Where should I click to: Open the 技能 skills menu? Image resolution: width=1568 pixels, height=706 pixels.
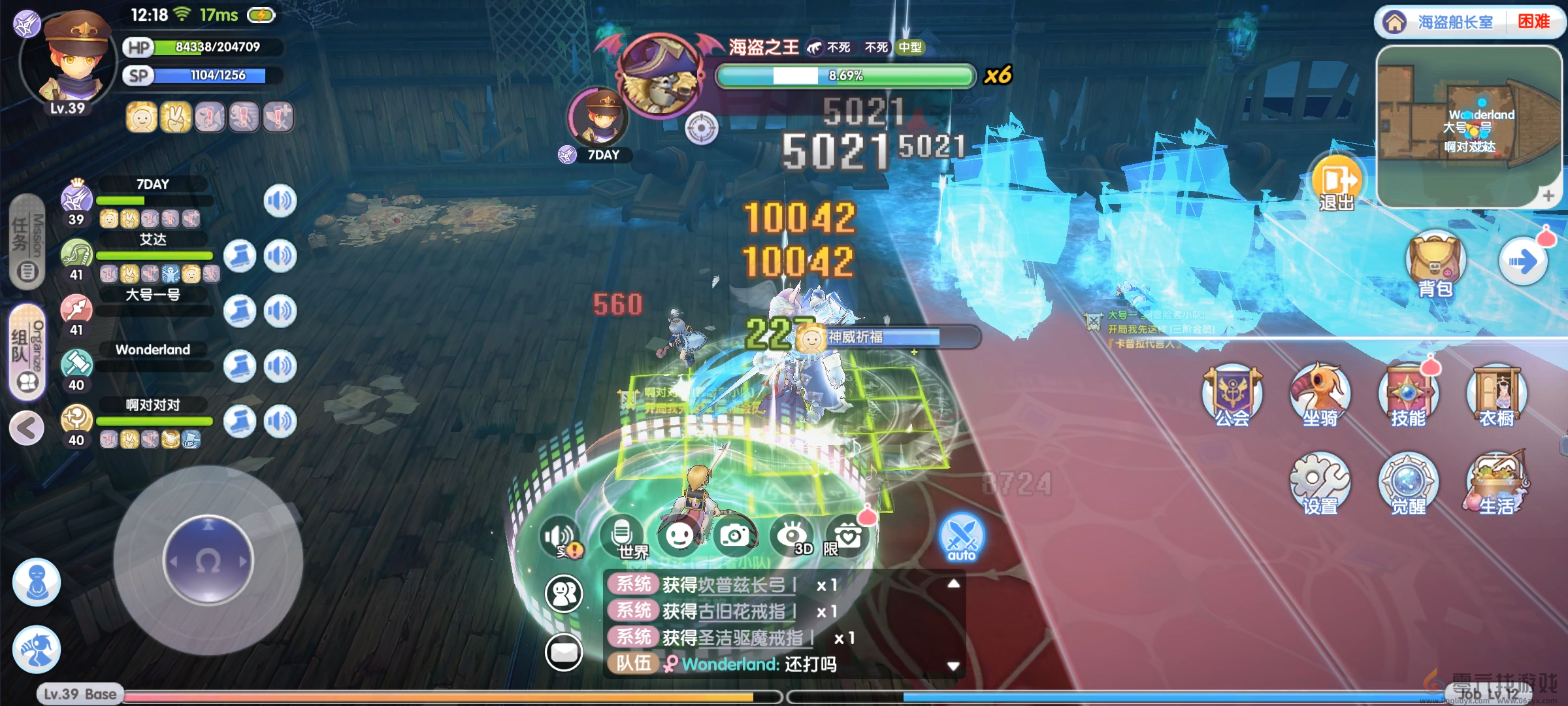1408,395
